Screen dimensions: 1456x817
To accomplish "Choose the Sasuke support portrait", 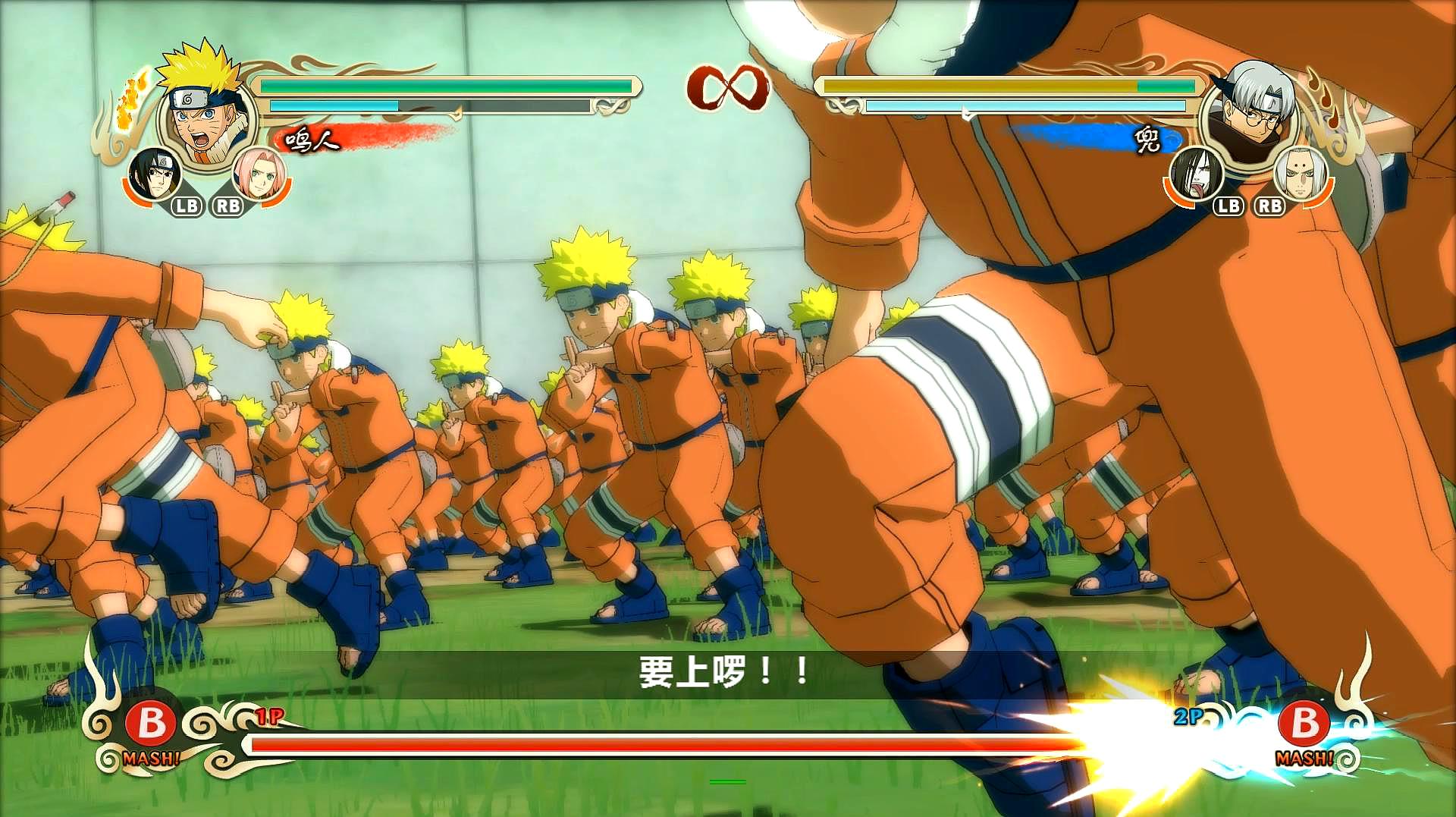I will (x=155, y=174).
